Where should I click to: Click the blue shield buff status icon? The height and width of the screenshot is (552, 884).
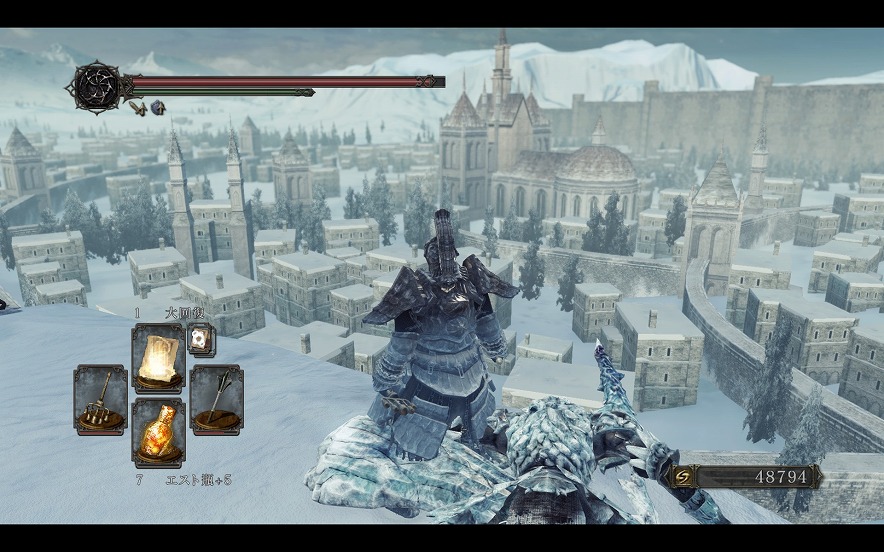[x=158, y=107]
